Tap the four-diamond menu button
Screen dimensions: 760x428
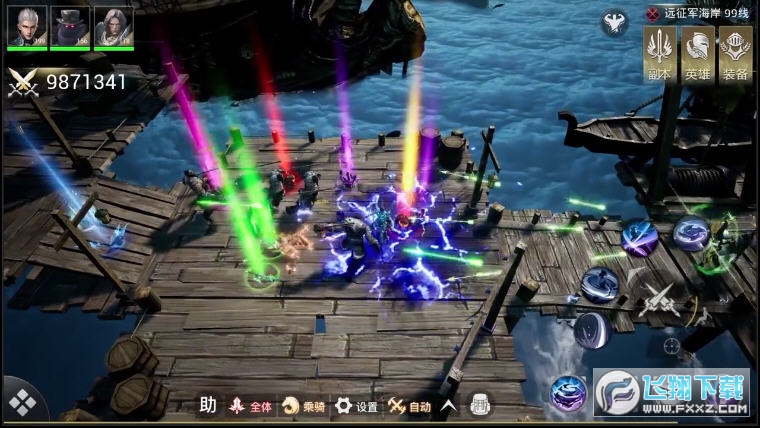click(21, 402)
